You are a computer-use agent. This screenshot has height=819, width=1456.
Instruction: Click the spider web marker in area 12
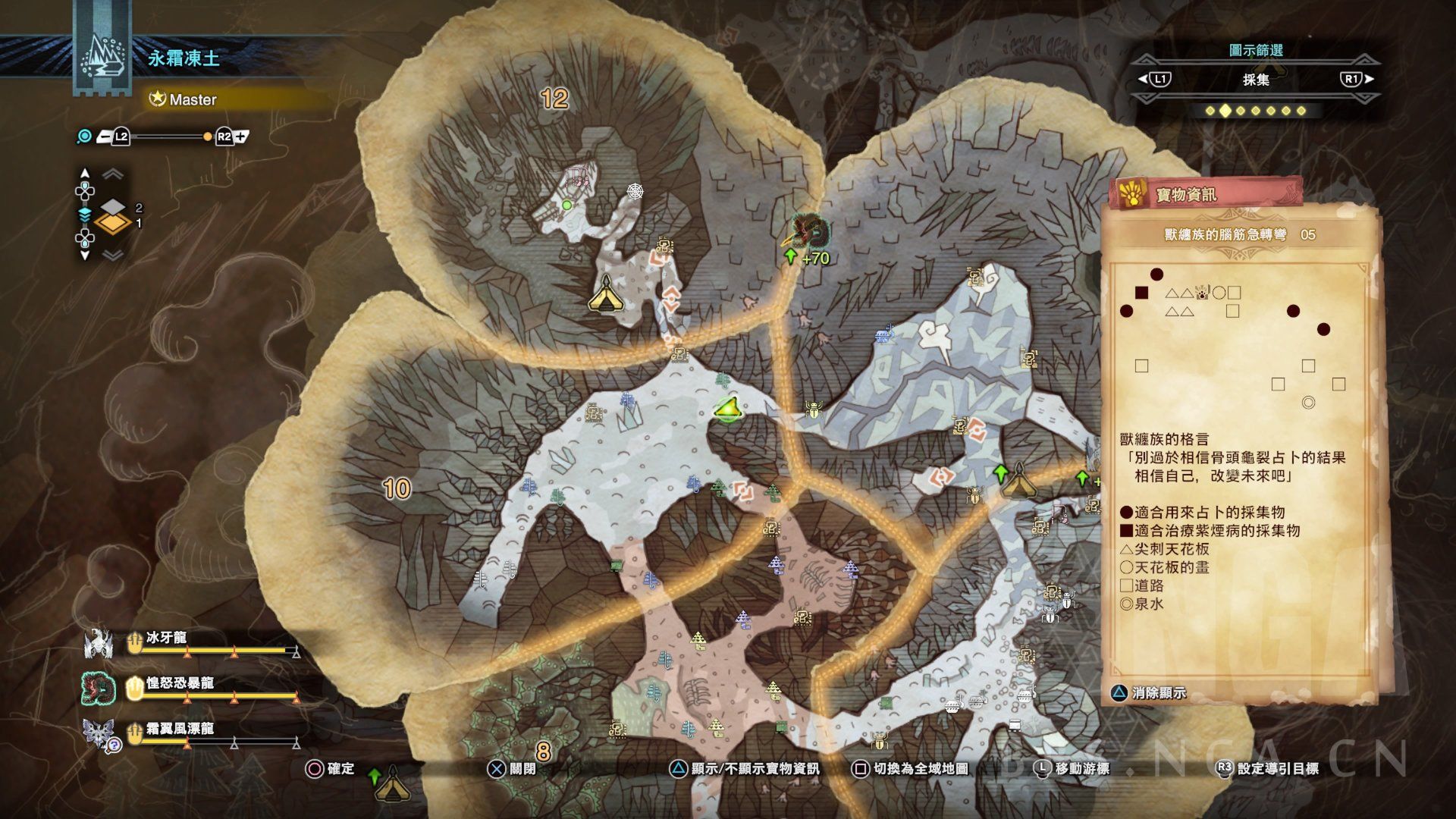click(x=635, y=190)
